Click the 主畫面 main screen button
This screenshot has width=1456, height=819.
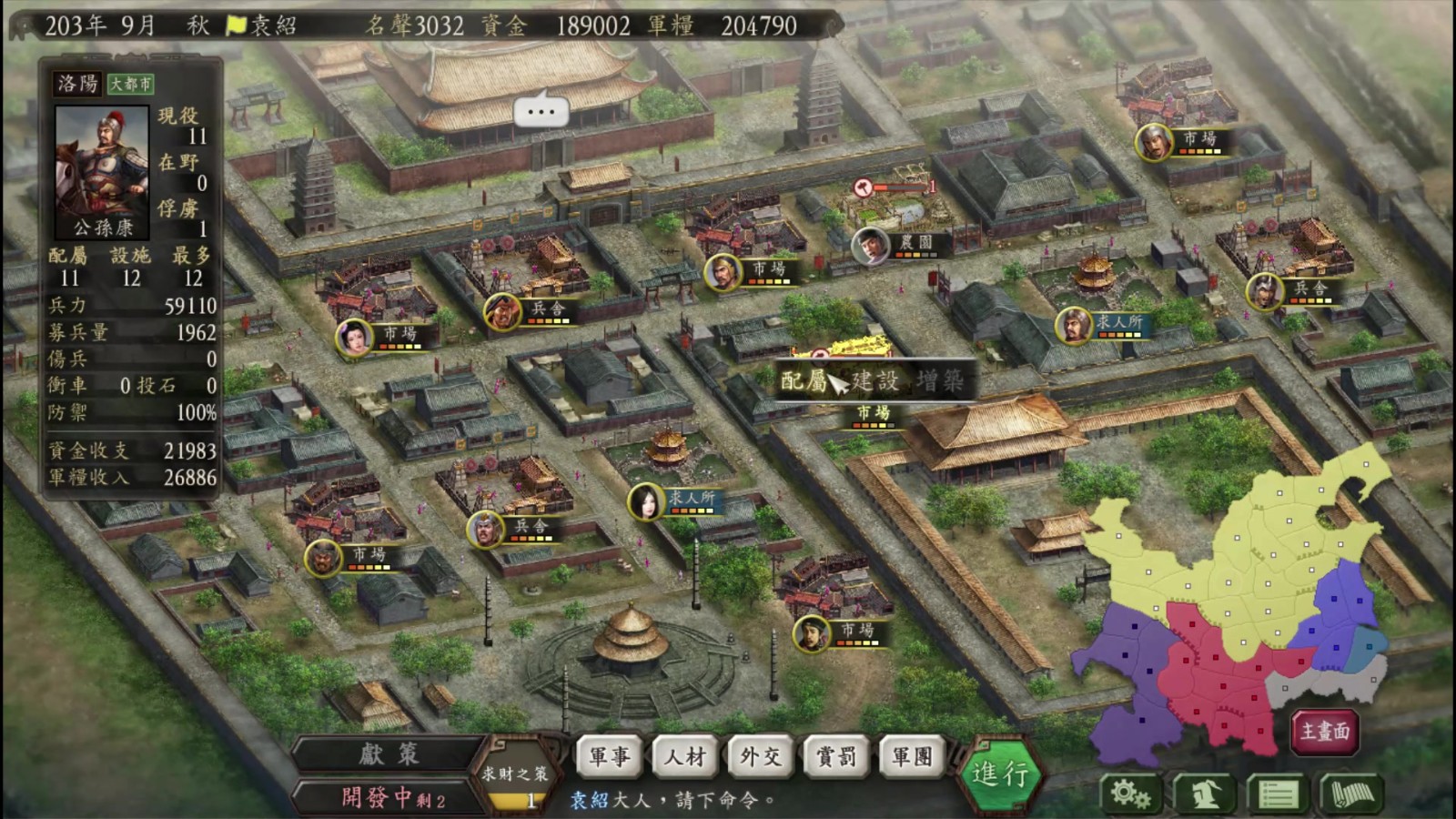pos(1325,732)
